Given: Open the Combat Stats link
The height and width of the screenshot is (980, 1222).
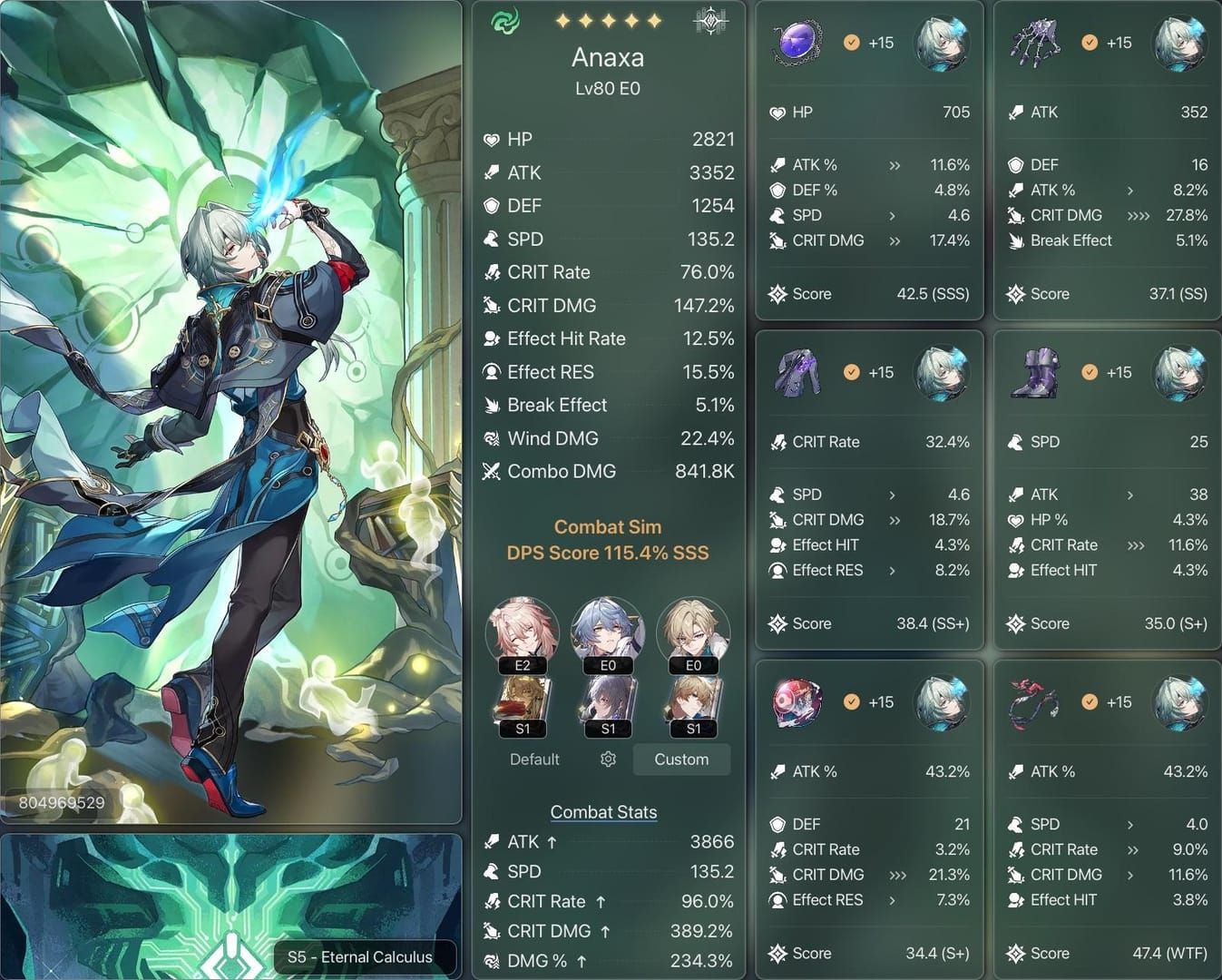Looking at the screenshot, I should (603, 812).
